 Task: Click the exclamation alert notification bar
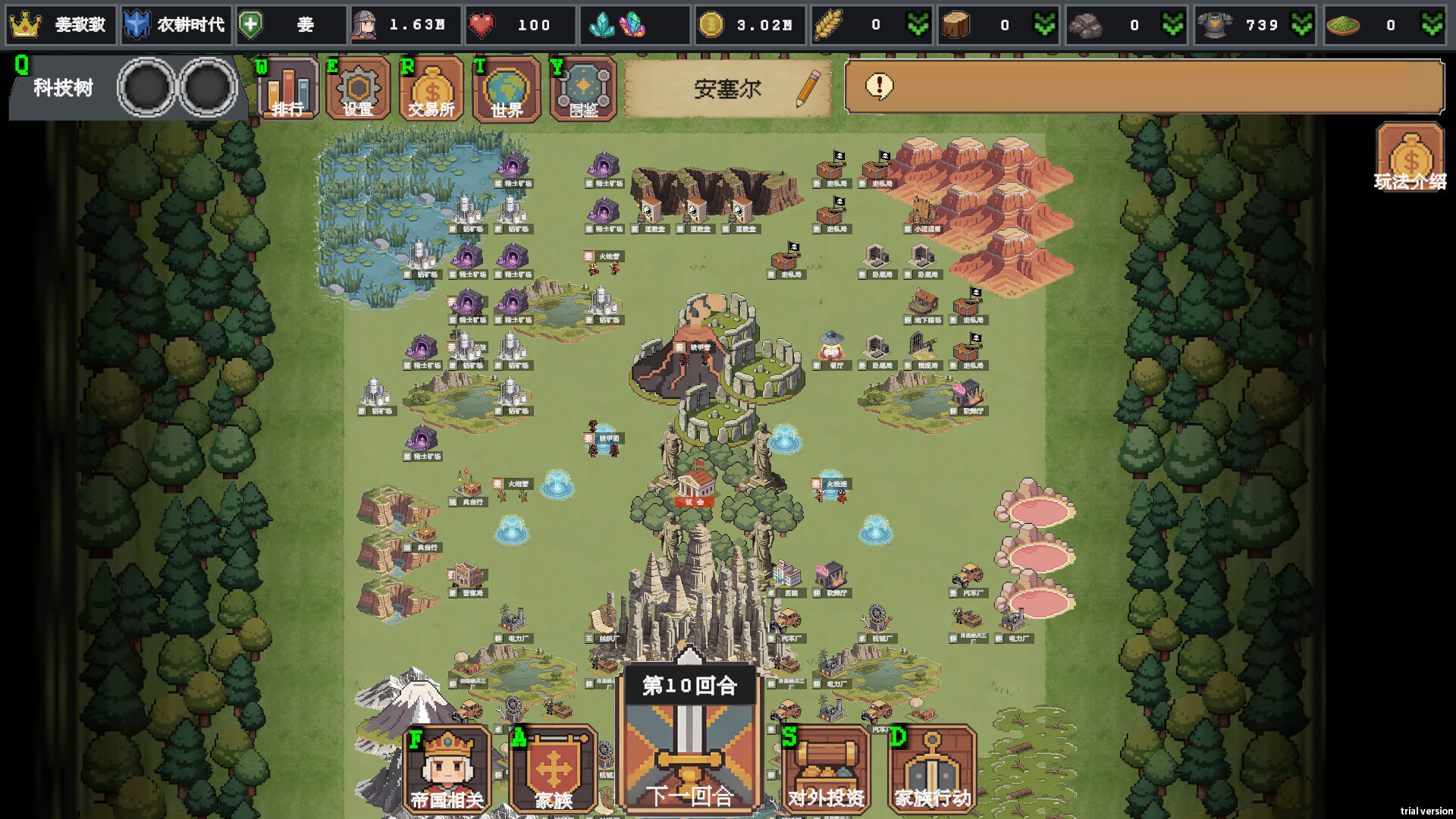[x=1144, y=86]
